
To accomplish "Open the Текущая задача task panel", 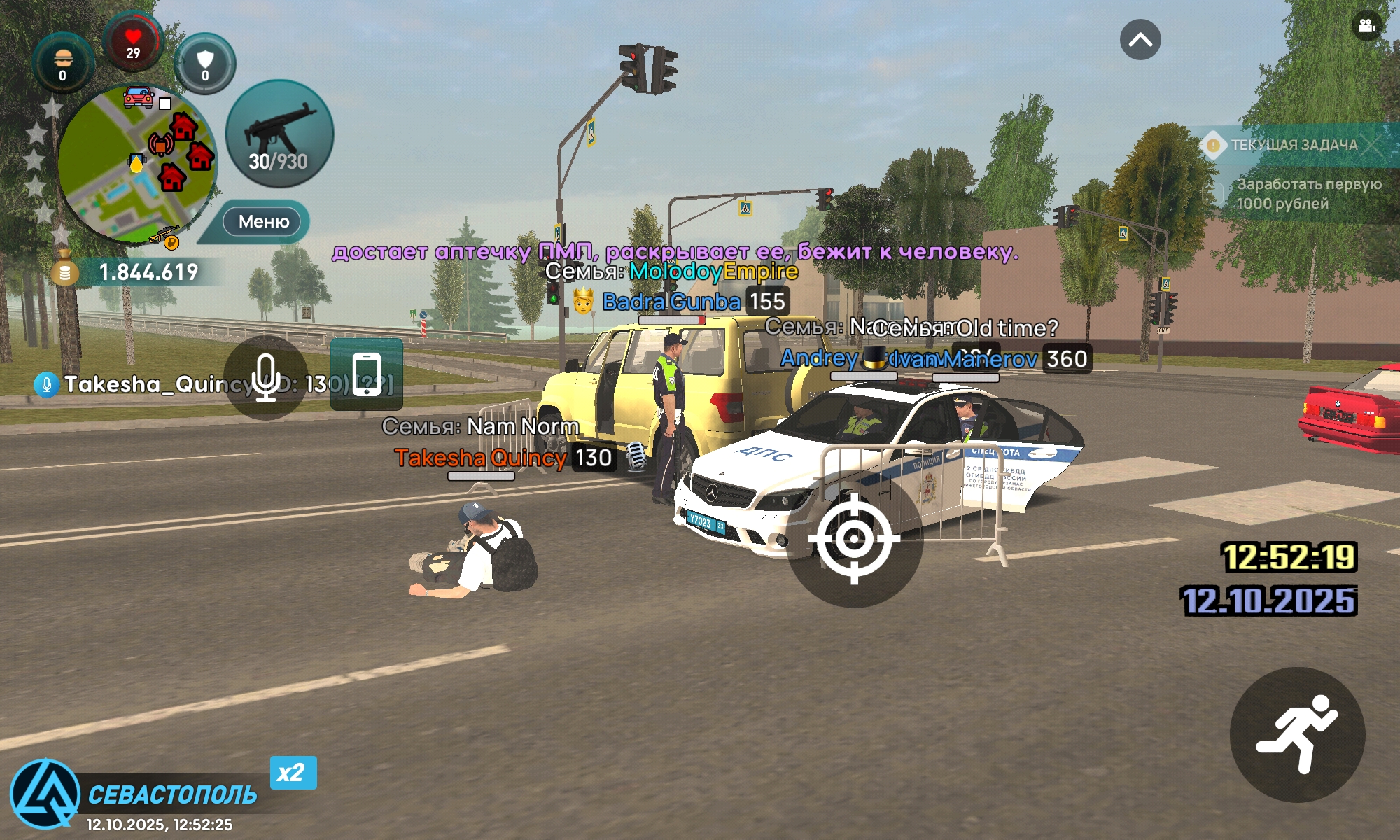I will tap(1294, 146).
